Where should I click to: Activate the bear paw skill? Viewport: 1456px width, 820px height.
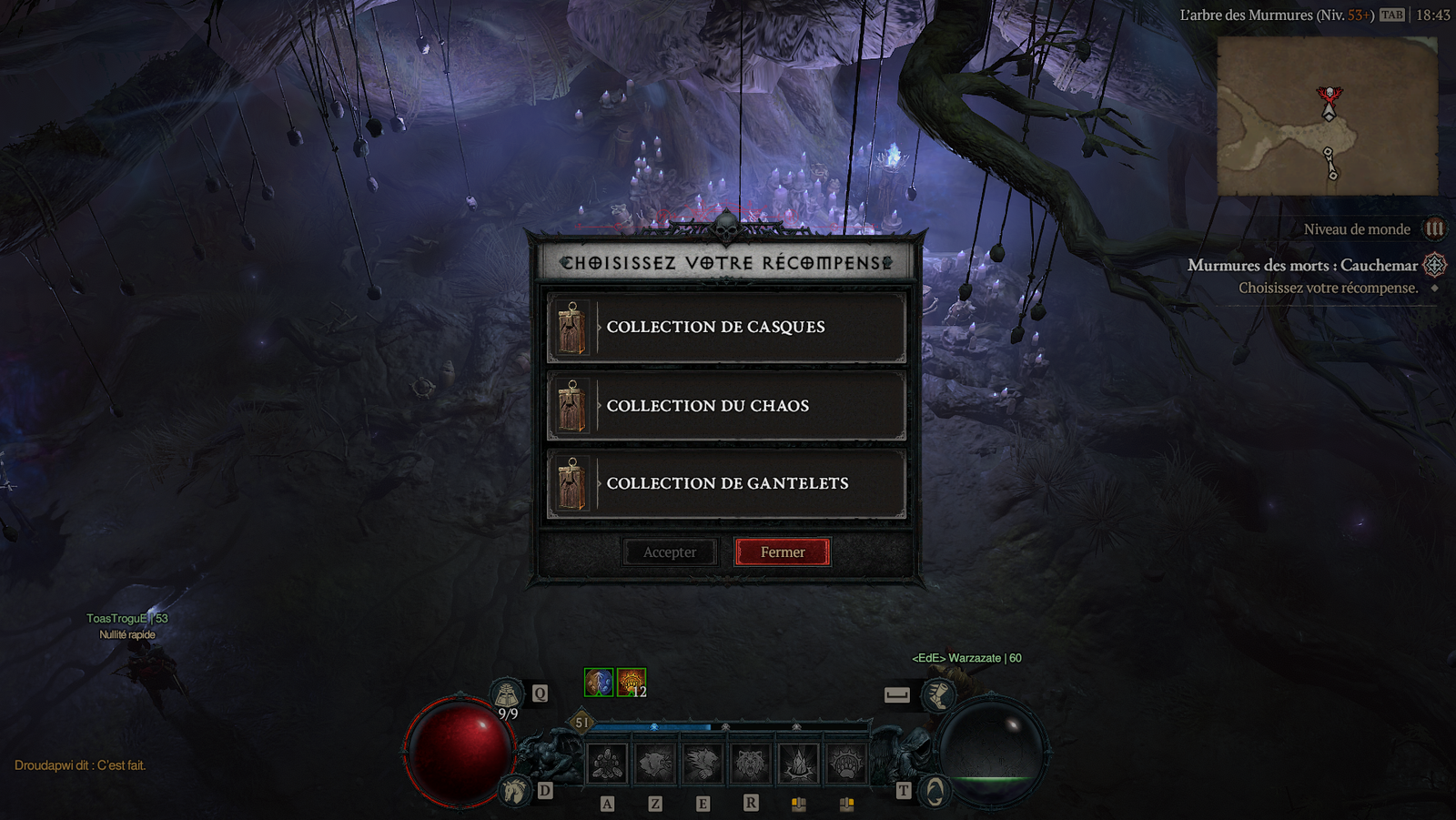846,764
